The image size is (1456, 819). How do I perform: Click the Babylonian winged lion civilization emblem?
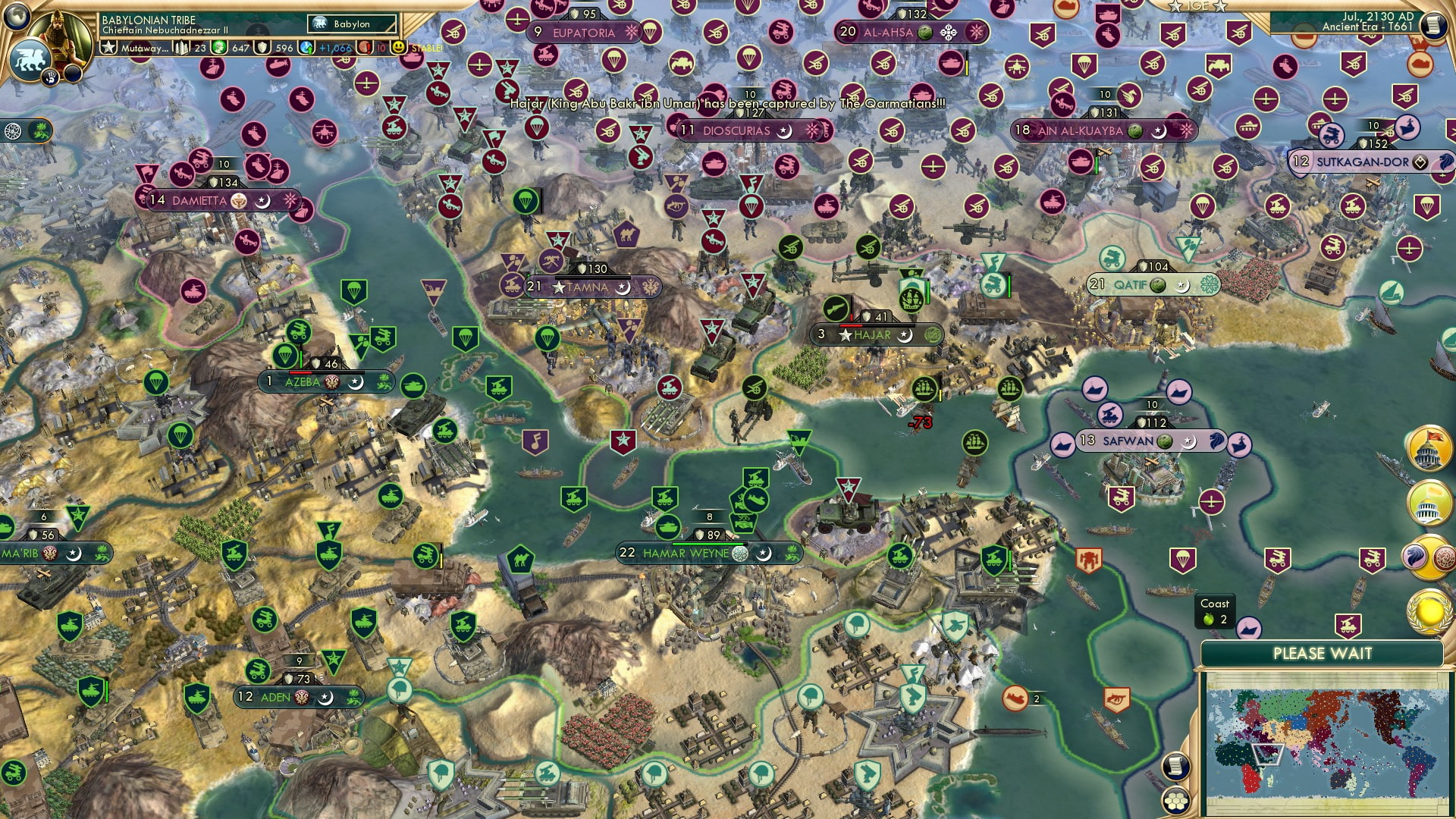pyautogui.click(x=31, y=59)
